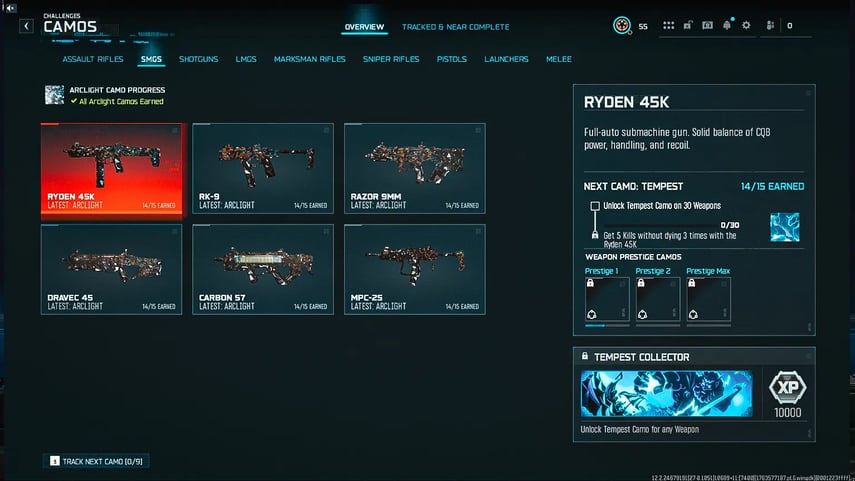Select the Launchers category

506,59
